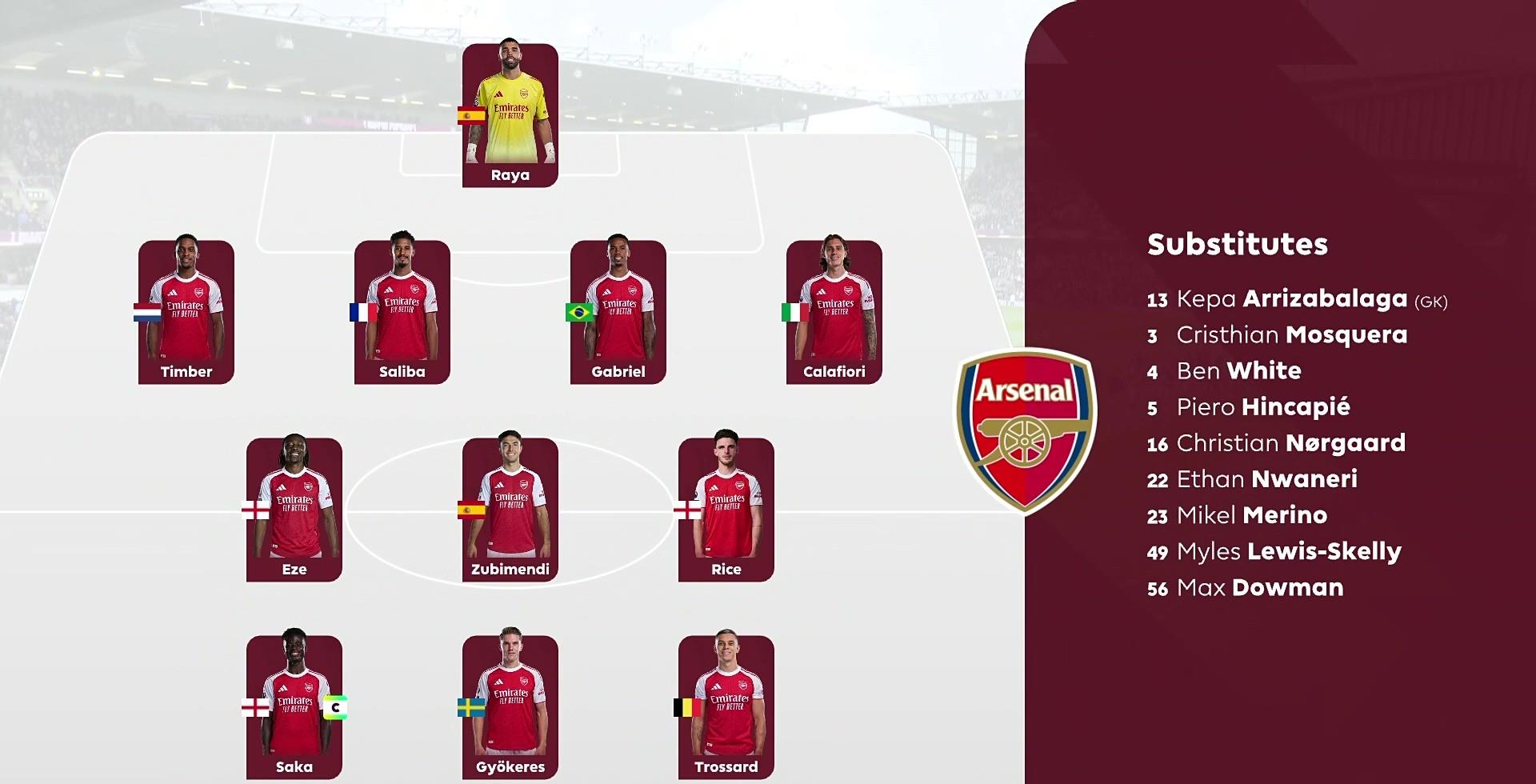Select substitute Kepa Arrizabalaga

tap(1296, 299)
